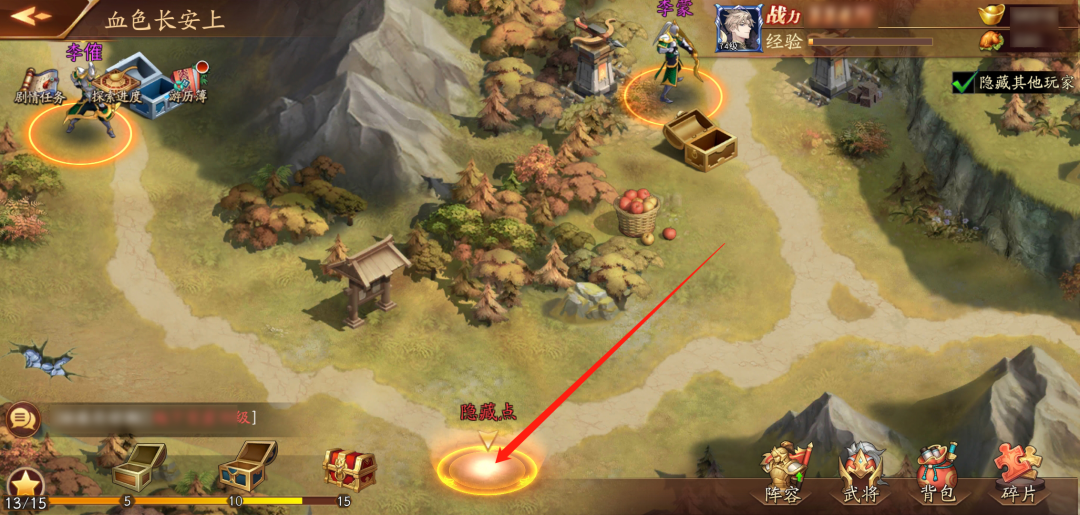
Task: Claim the 5-star wooden chest reward
Action: point(137,464)
